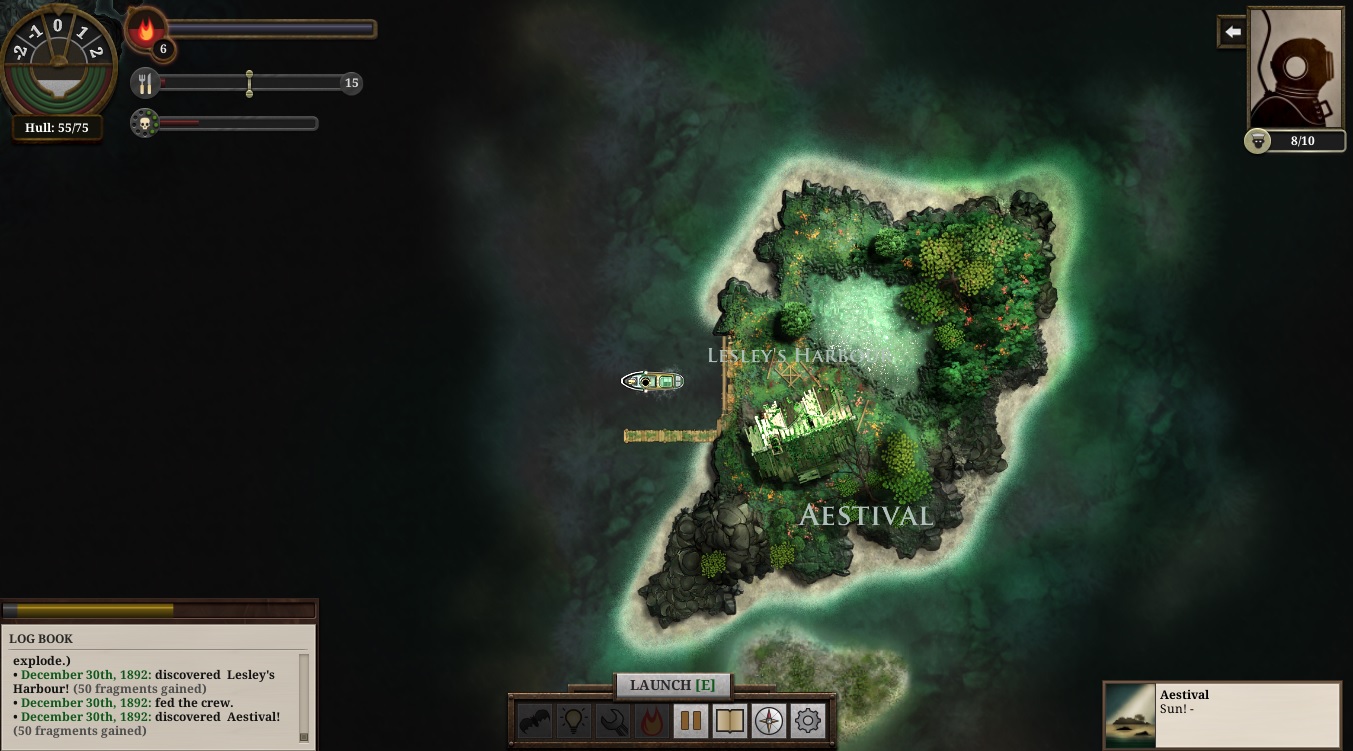Open the gear settings menu
Screen dimensions: 1353x751
coord(808,720)
